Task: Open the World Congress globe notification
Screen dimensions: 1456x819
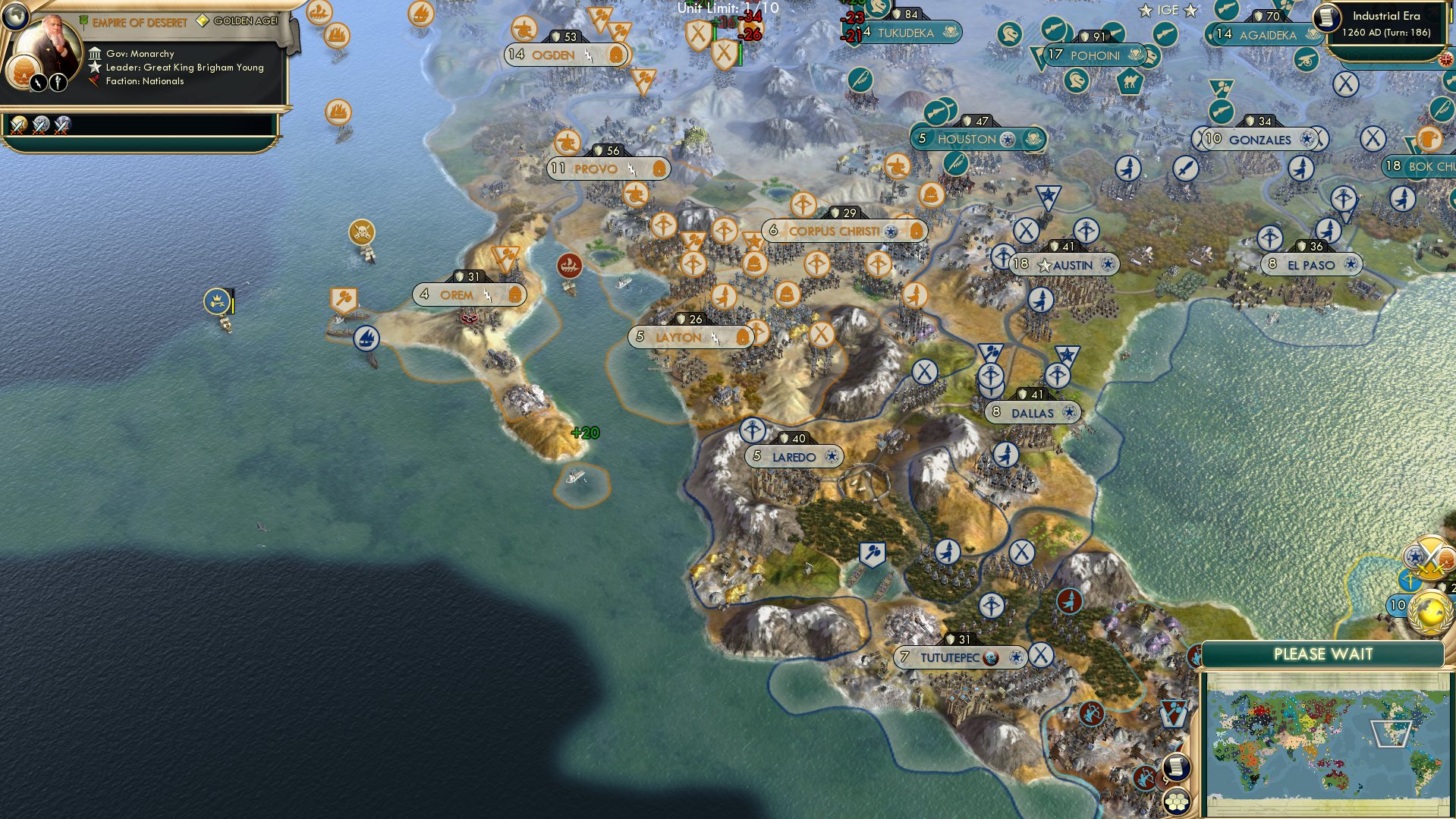Action: click(1429, 612)
